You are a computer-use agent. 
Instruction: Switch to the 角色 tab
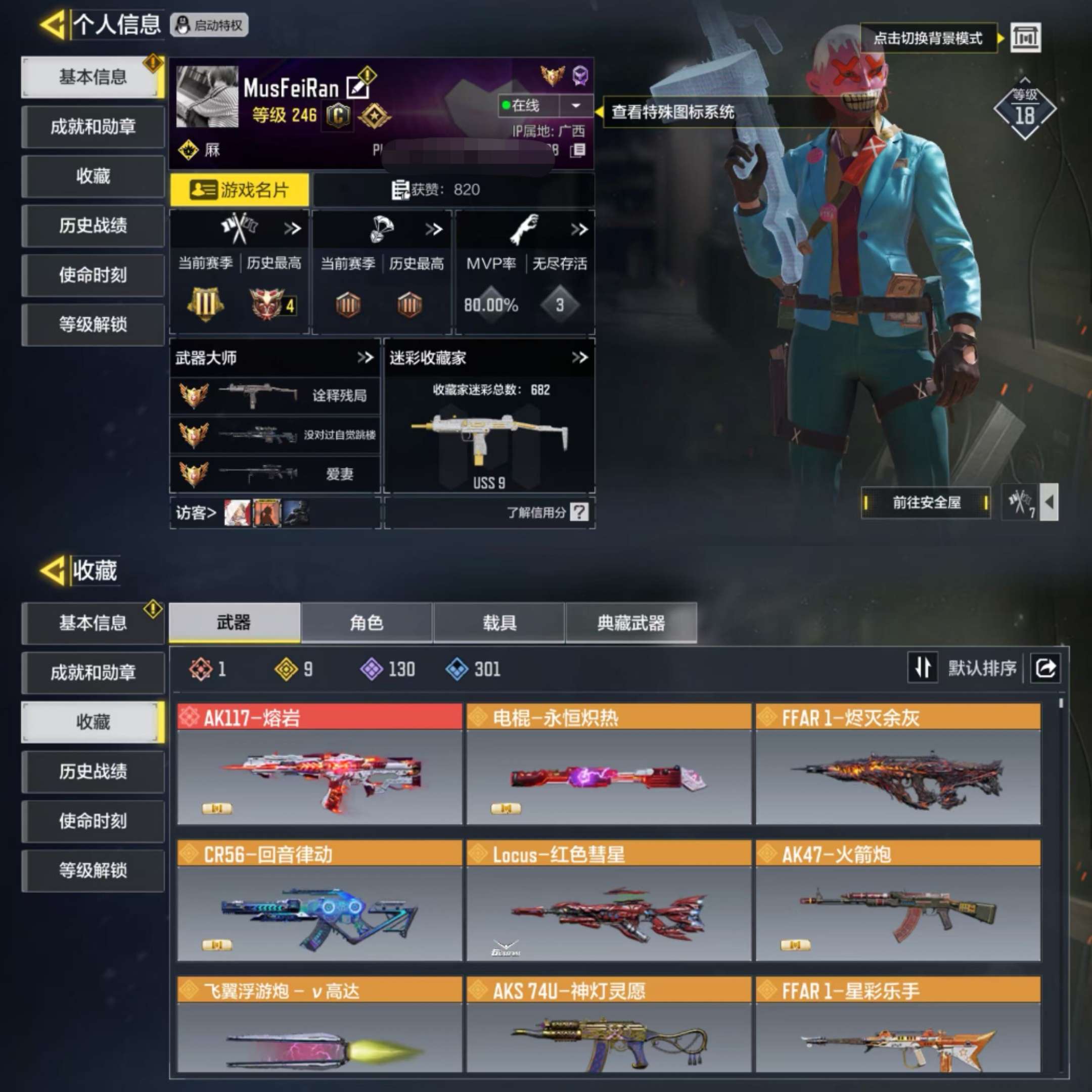click(366, 623)
